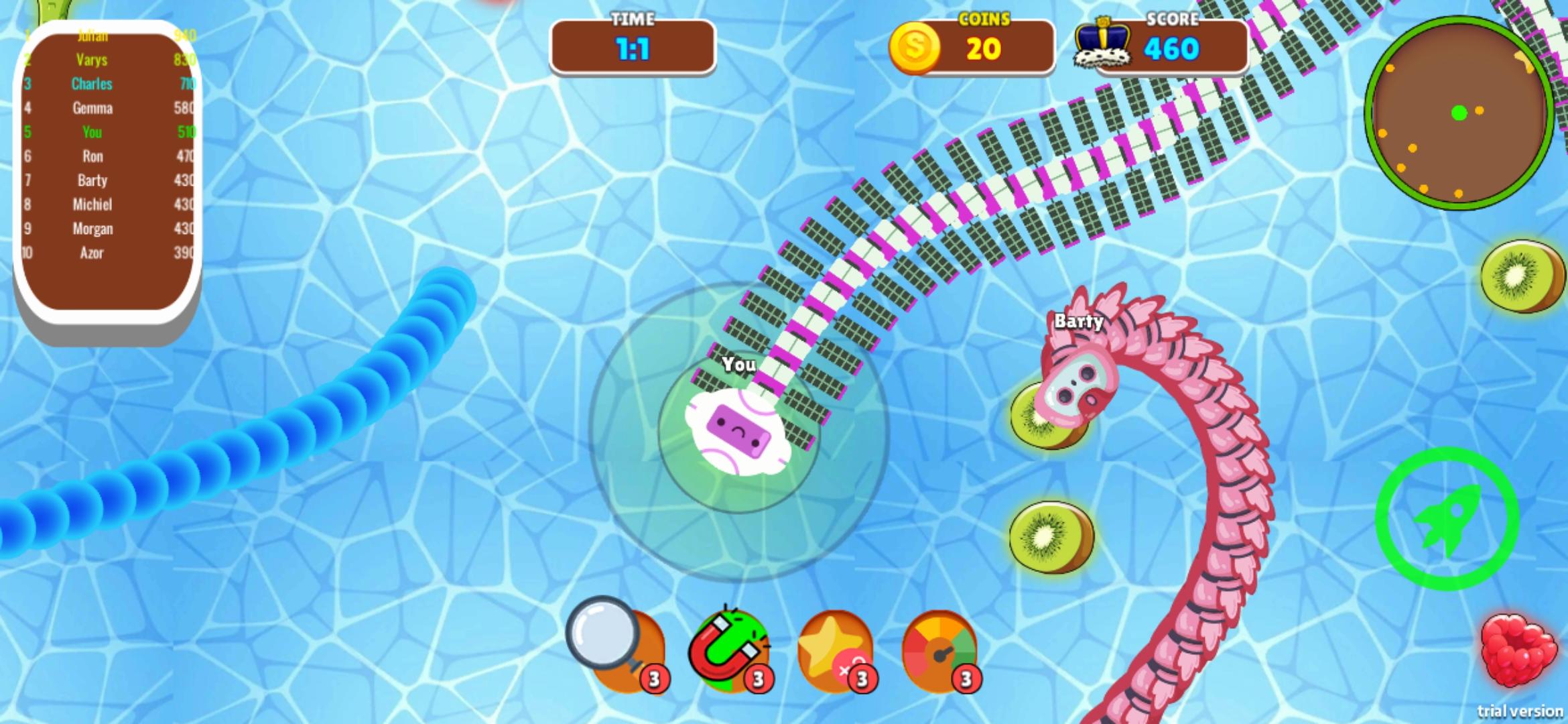Select Charles on the leaderboard
The height and width of the screenshot is (724, 1568).
92,84
